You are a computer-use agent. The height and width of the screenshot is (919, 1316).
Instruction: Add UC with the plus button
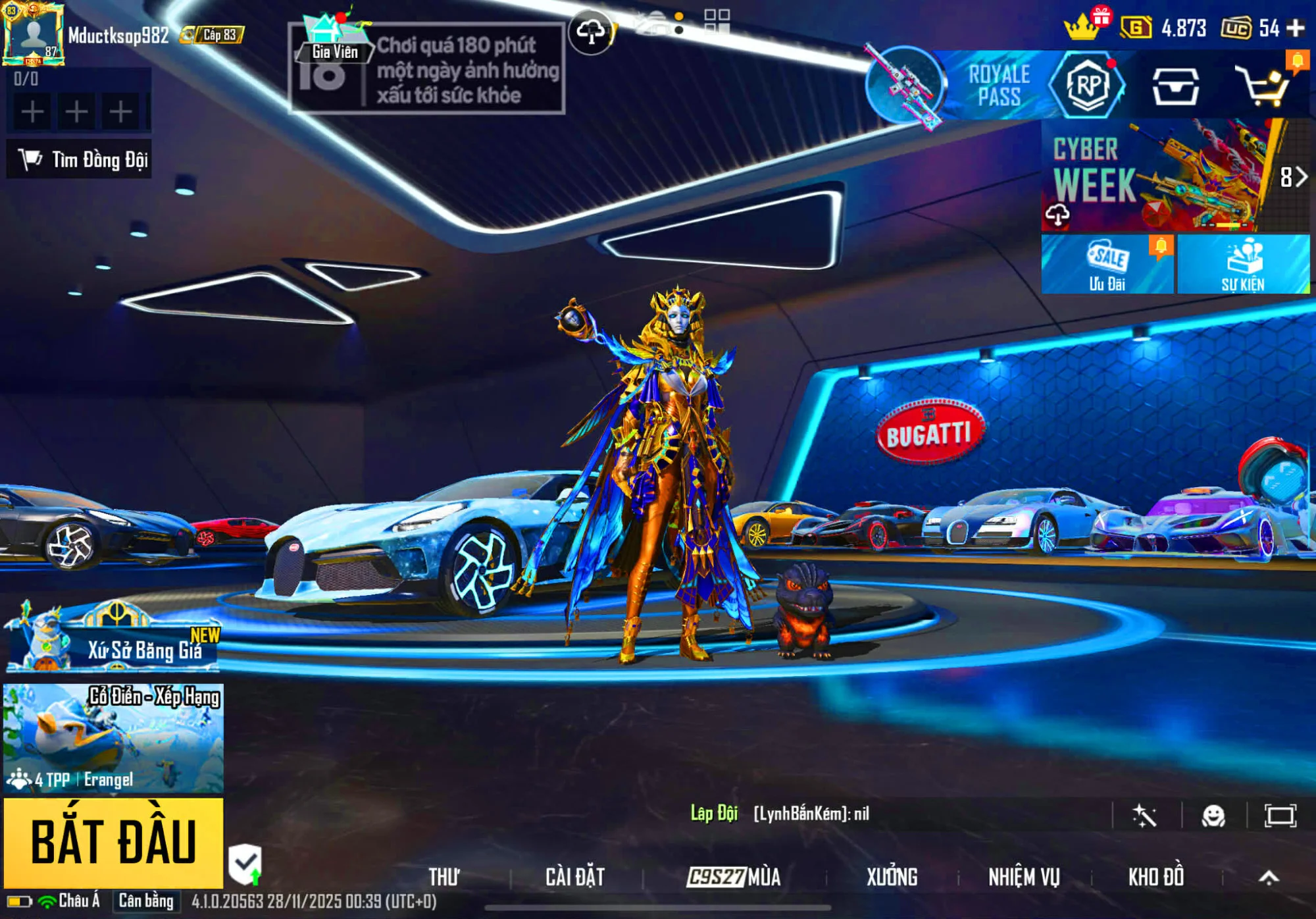click(1296, 28)
